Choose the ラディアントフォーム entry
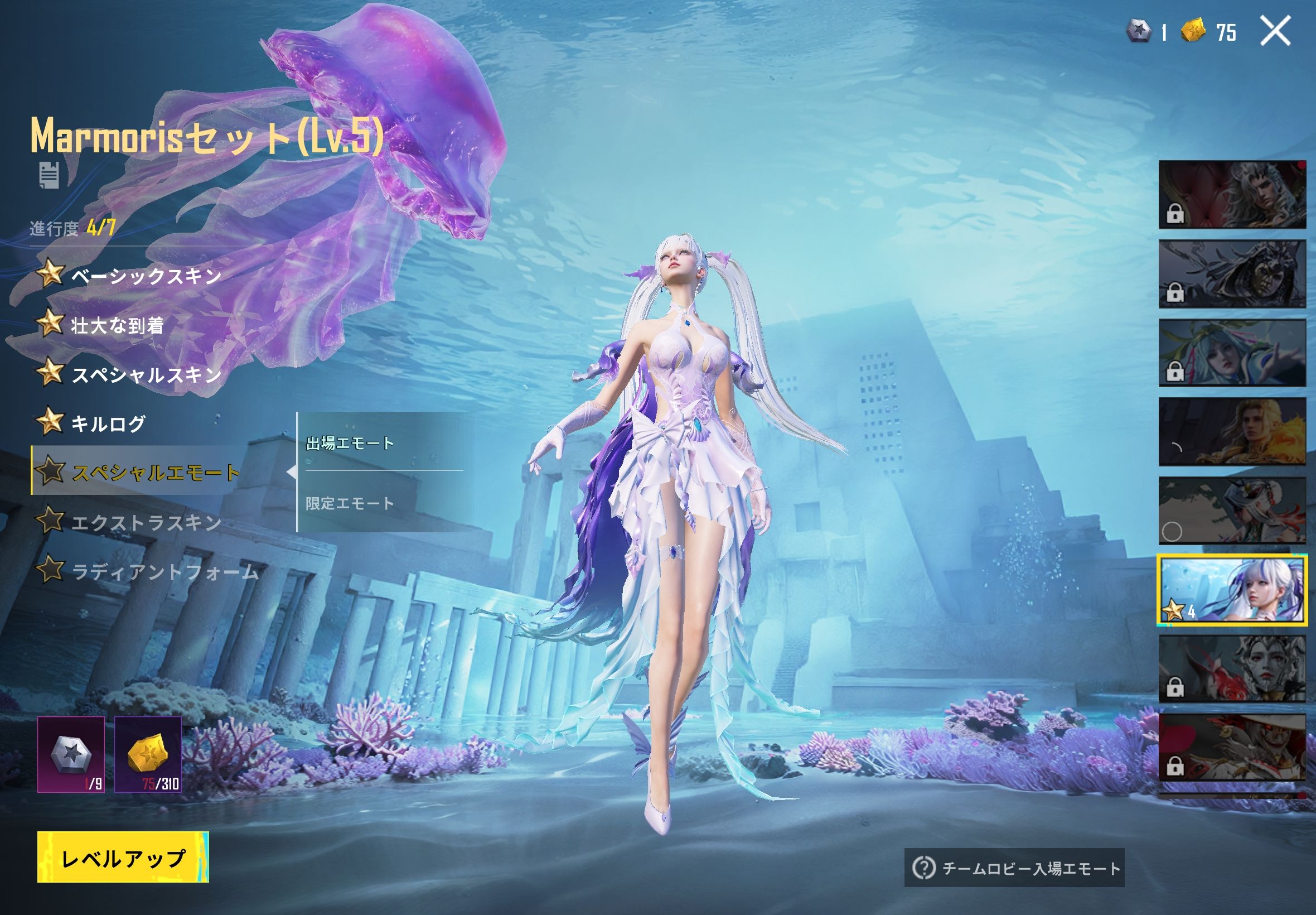1316x915 pixels. (x=164, y=571)
